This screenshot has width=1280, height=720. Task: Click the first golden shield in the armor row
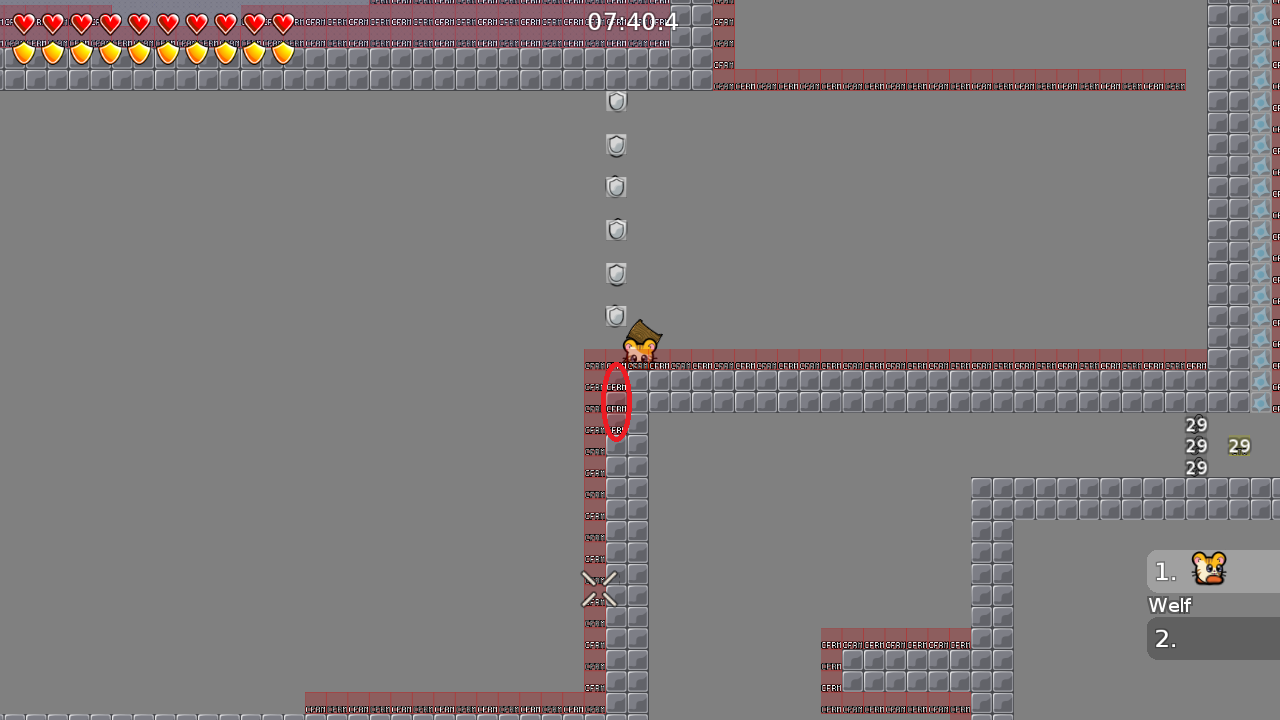pyautogui.click(x=23, y=52)
